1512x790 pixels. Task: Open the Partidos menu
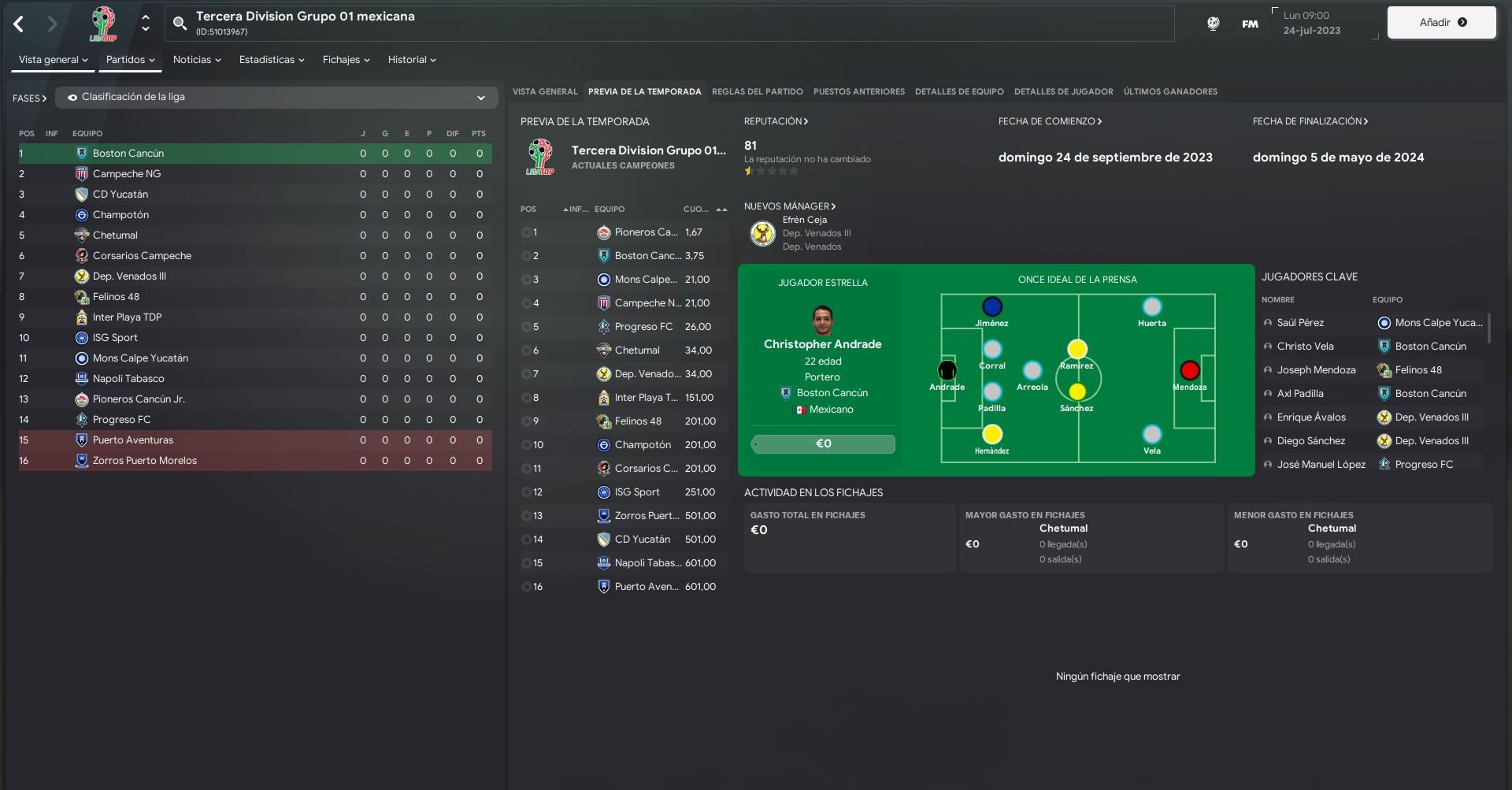point(130,60)
